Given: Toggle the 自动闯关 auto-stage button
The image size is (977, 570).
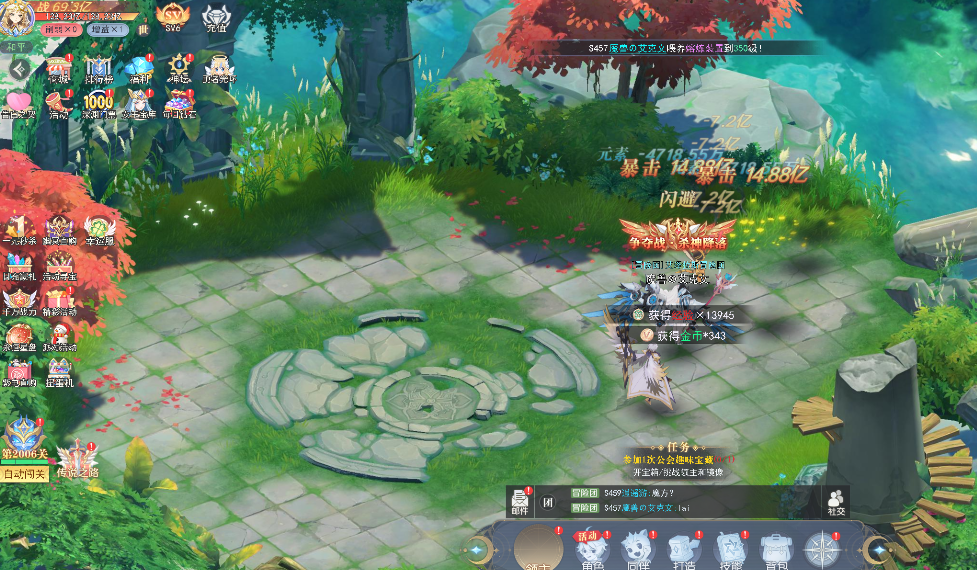Looking at the screenshot, I should point(25,475).
